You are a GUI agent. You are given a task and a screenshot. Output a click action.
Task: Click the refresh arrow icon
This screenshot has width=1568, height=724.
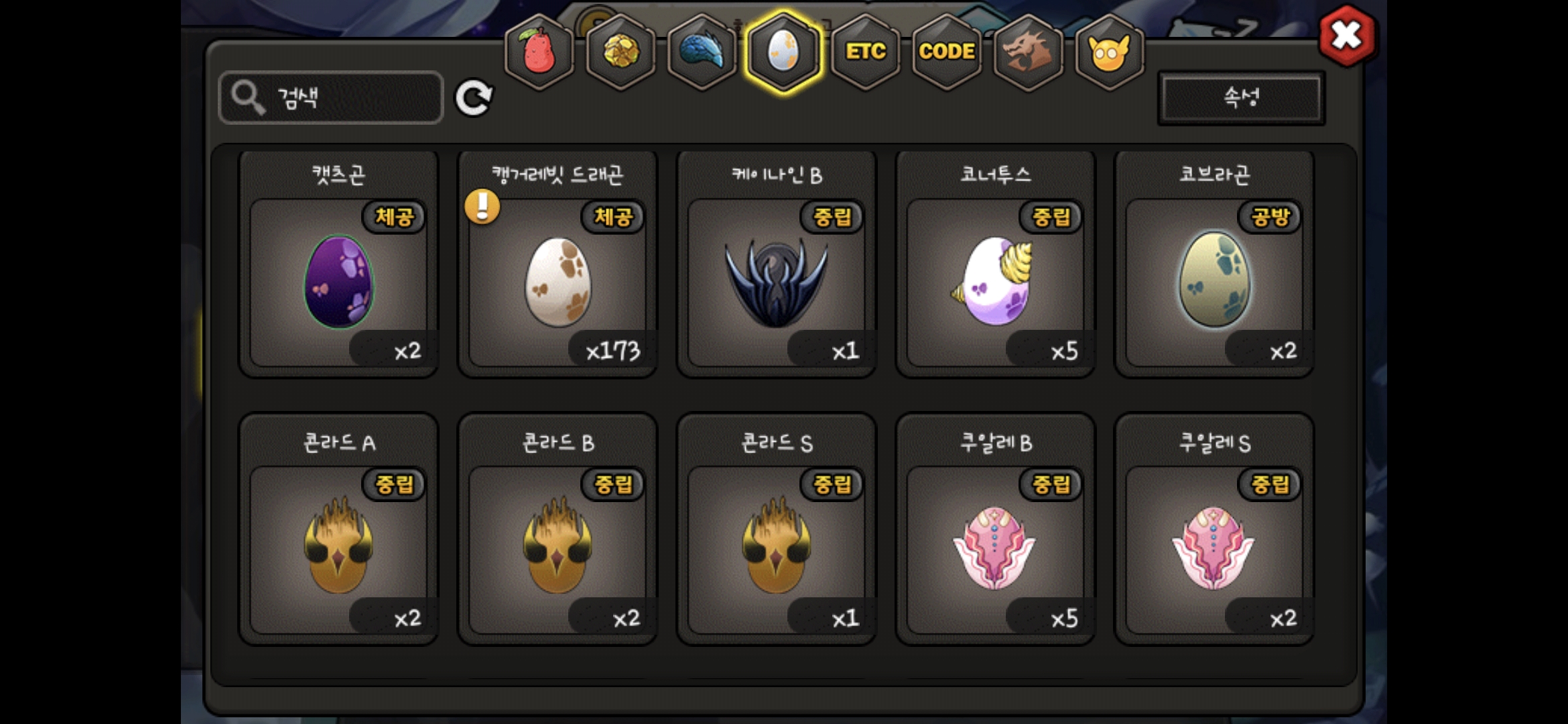(474, 99)
